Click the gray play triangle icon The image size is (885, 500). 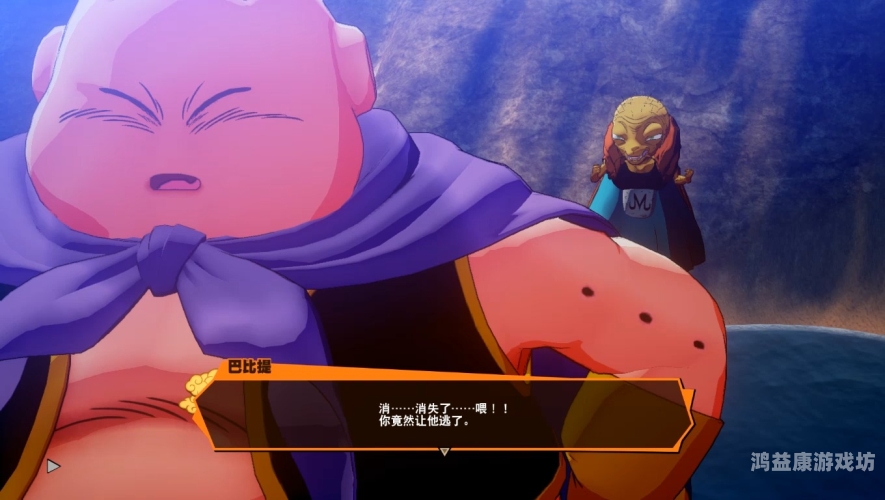coord(53,465)
